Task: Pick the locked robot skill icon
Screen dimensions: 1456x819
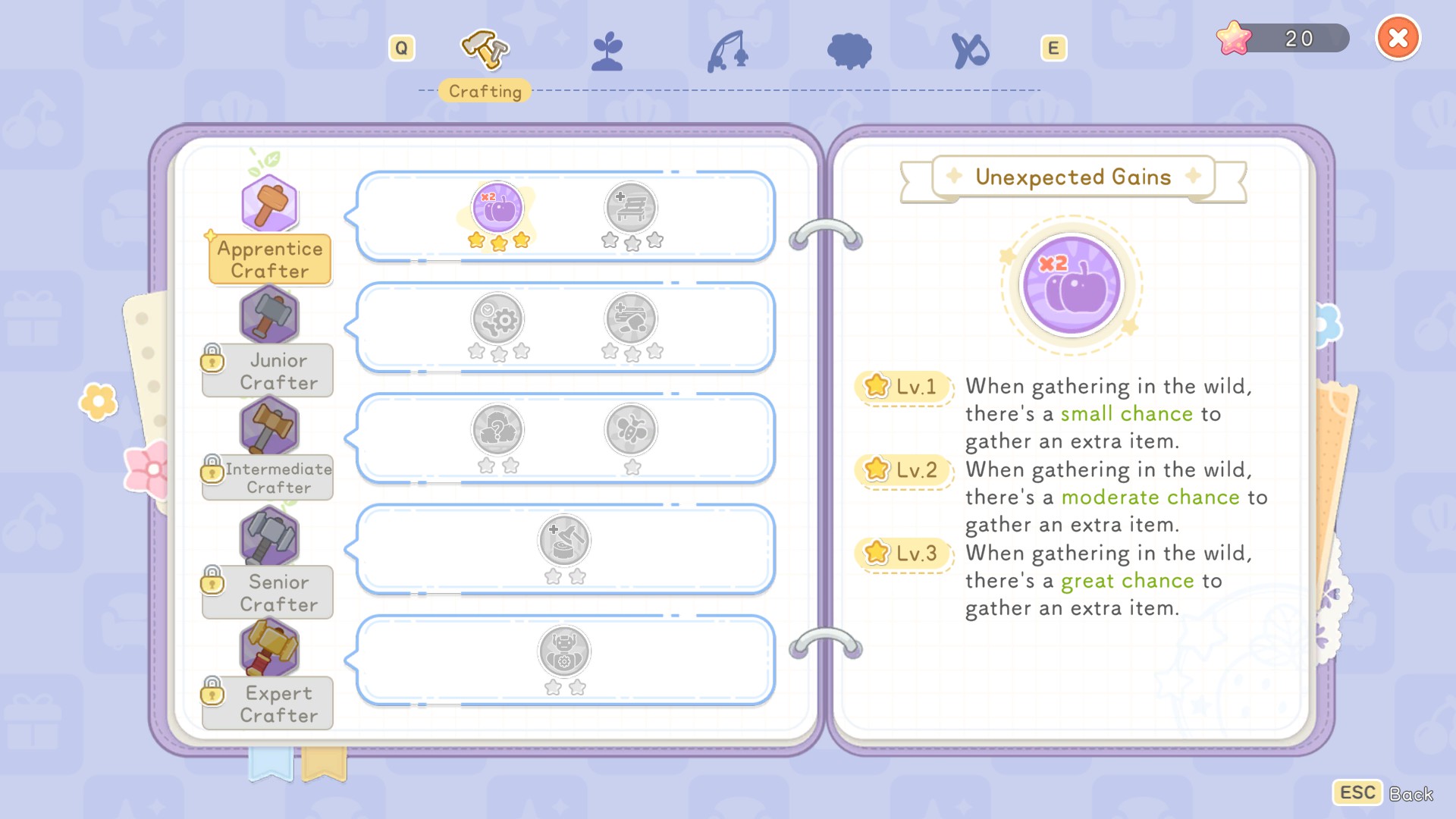Action: 564,651
